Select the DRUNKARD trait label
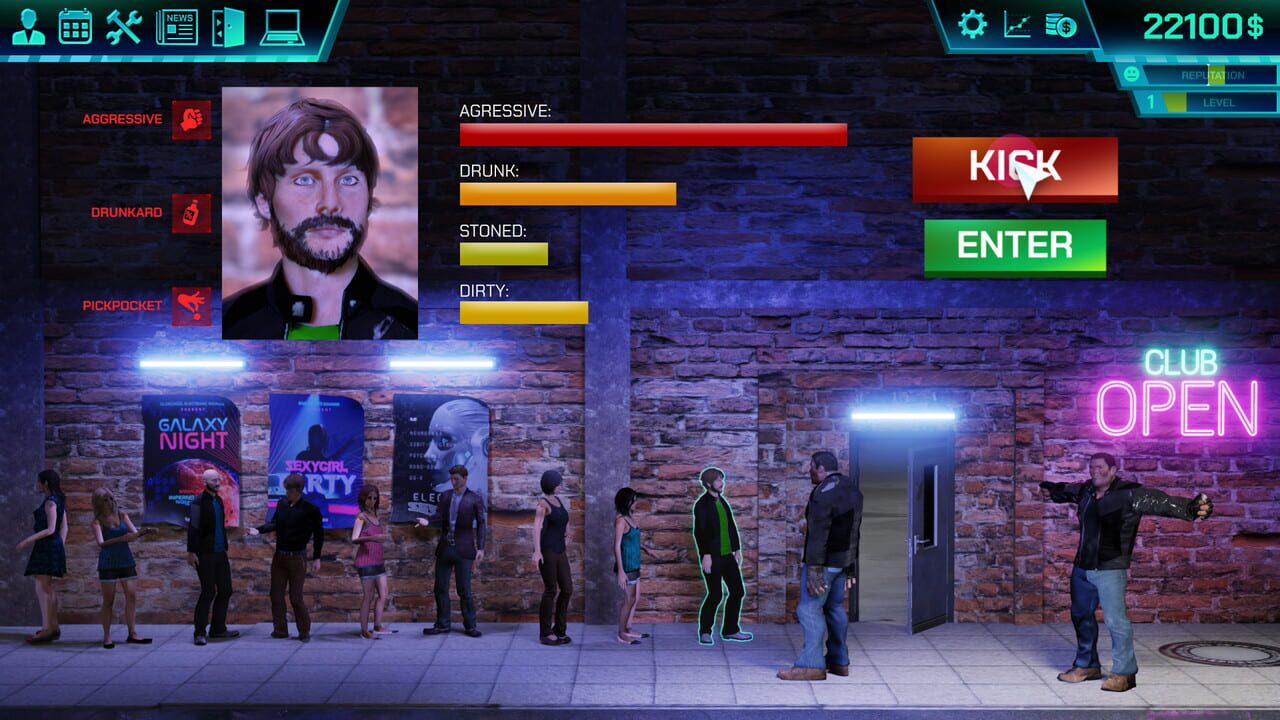 (125, 212)
